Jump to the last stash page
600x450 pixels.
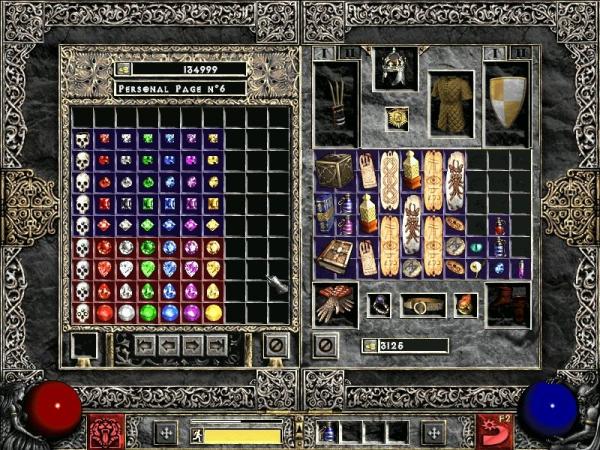[x=217, y=346]
